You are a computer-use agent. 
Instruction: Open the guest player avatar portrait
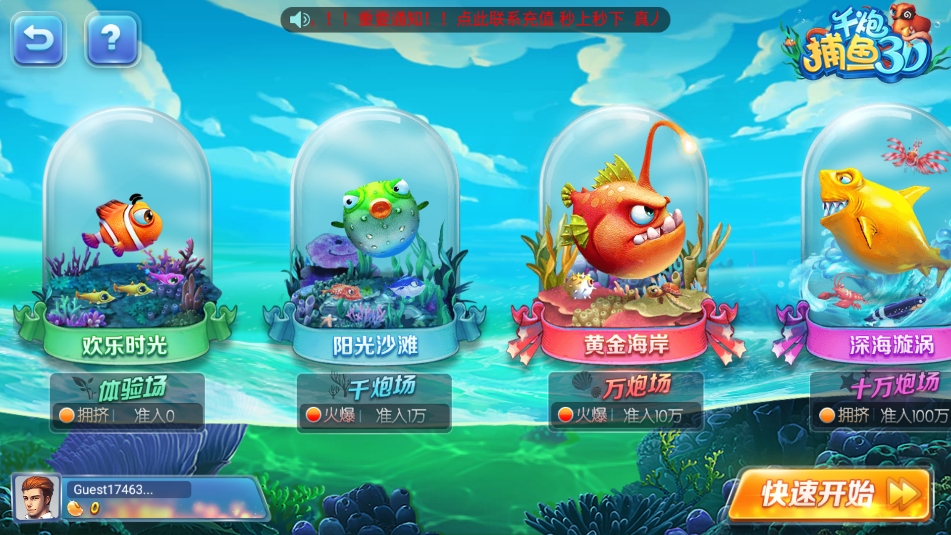[37, 498]
